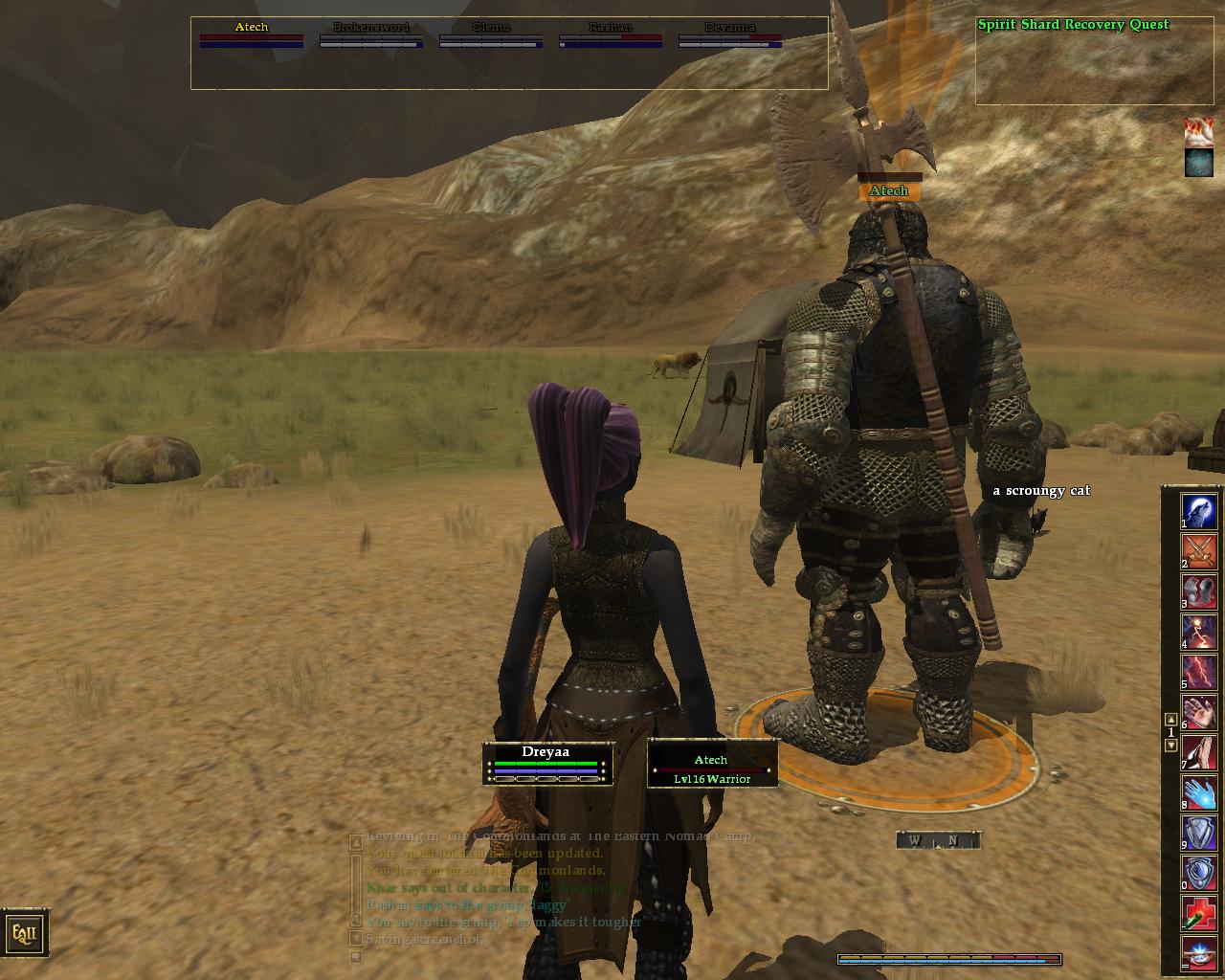
Task: Use the crossed swords attack skill
Action: (1198, 550)
